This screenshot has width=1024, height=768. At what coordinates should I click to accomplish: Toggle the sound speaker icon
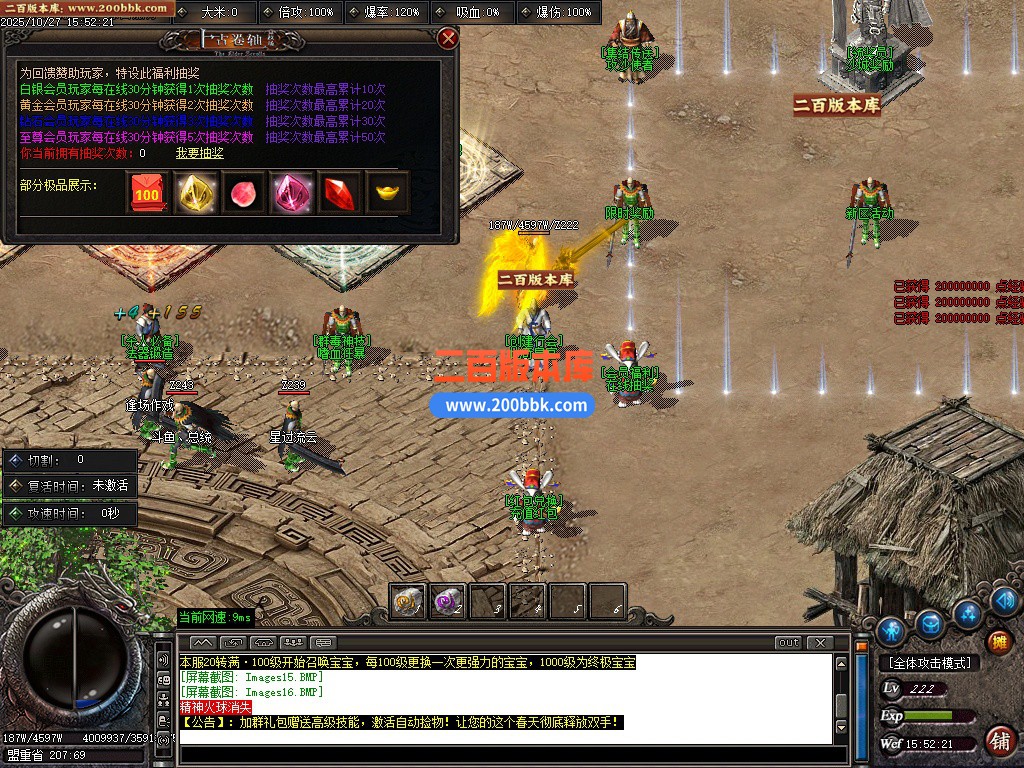tap(1004, 601)
